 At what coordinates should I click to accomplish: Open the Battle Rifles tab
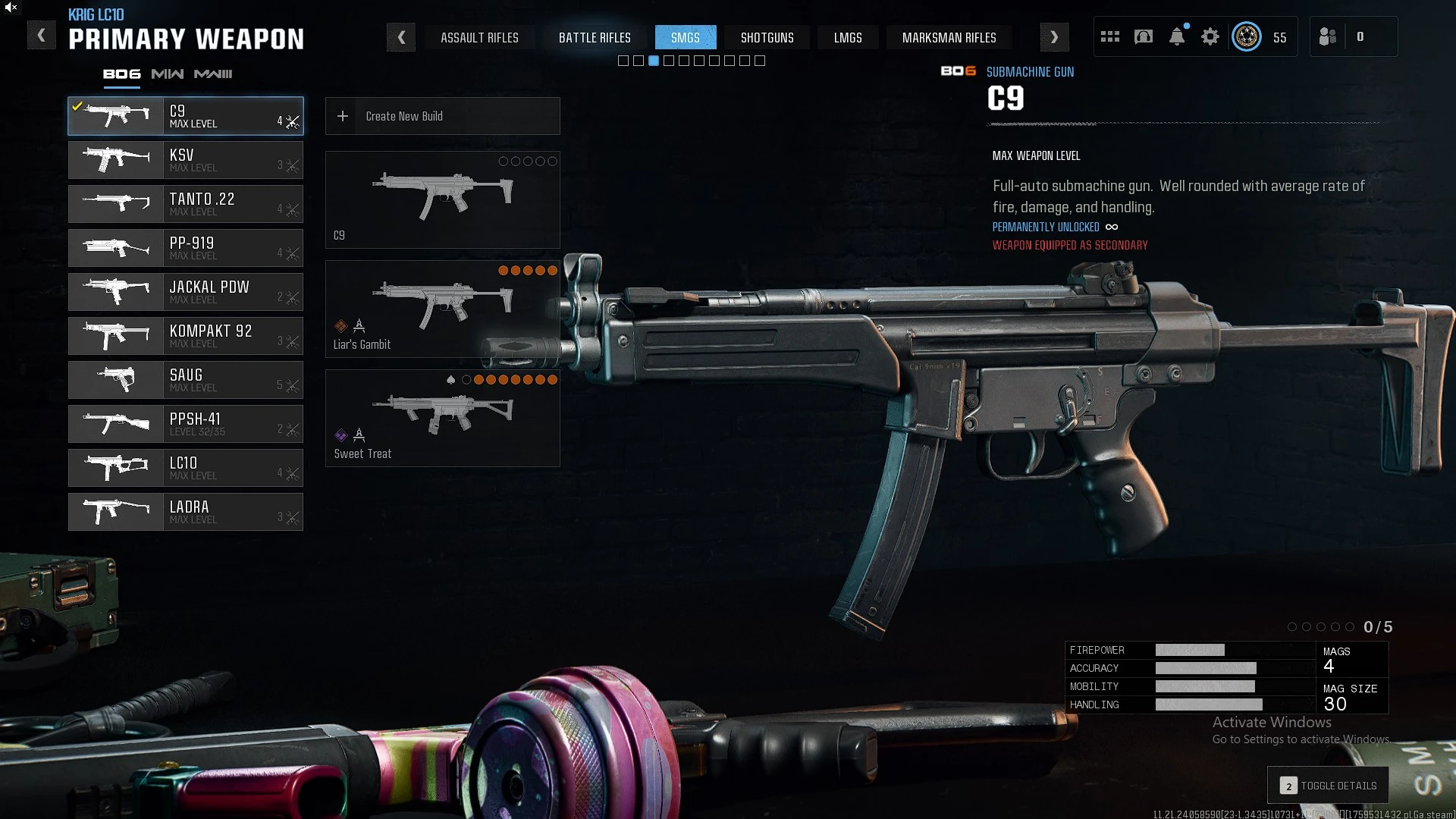[595, 37]
